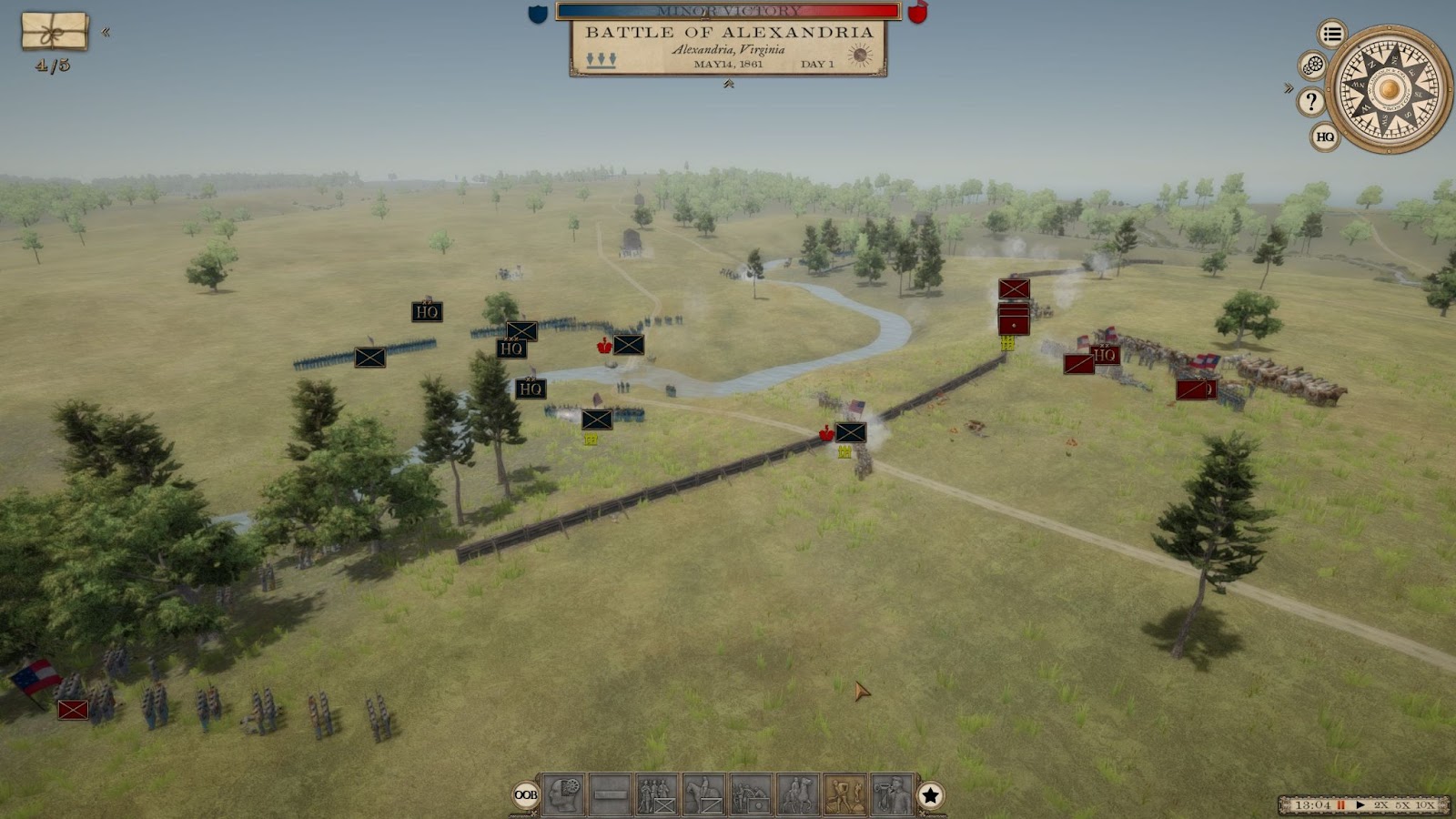Screen dimensions: 1456x819
Task: Select the head-with-gear toolbar icon
Action: (x=564, y=794)
